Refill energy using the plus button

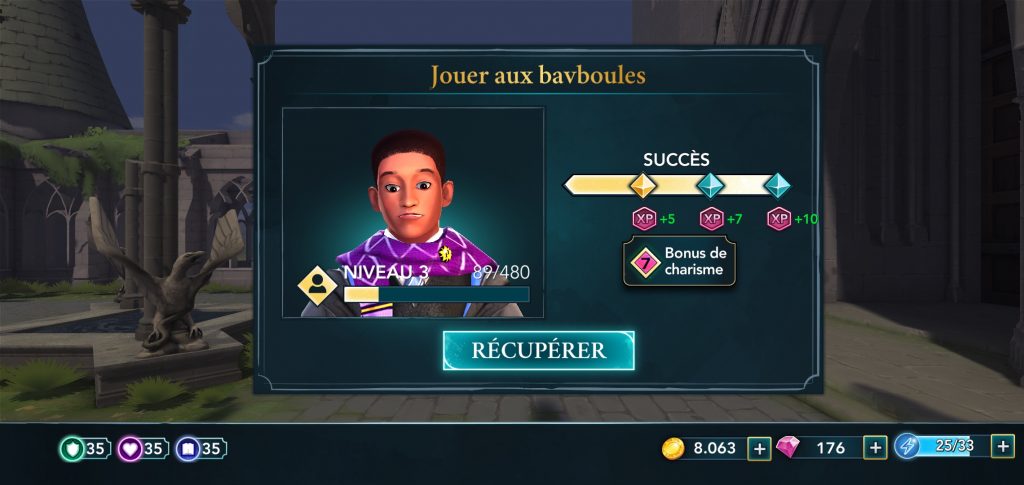tap(1002, 447)
